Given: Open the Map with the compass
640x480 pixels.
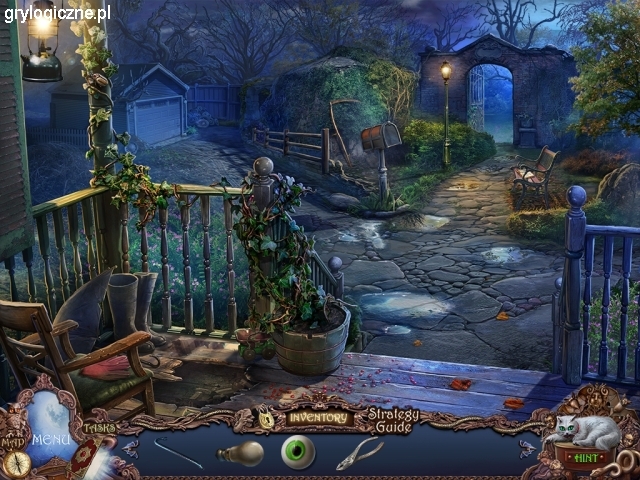Looking at the screenshot, I should point(14,461).
